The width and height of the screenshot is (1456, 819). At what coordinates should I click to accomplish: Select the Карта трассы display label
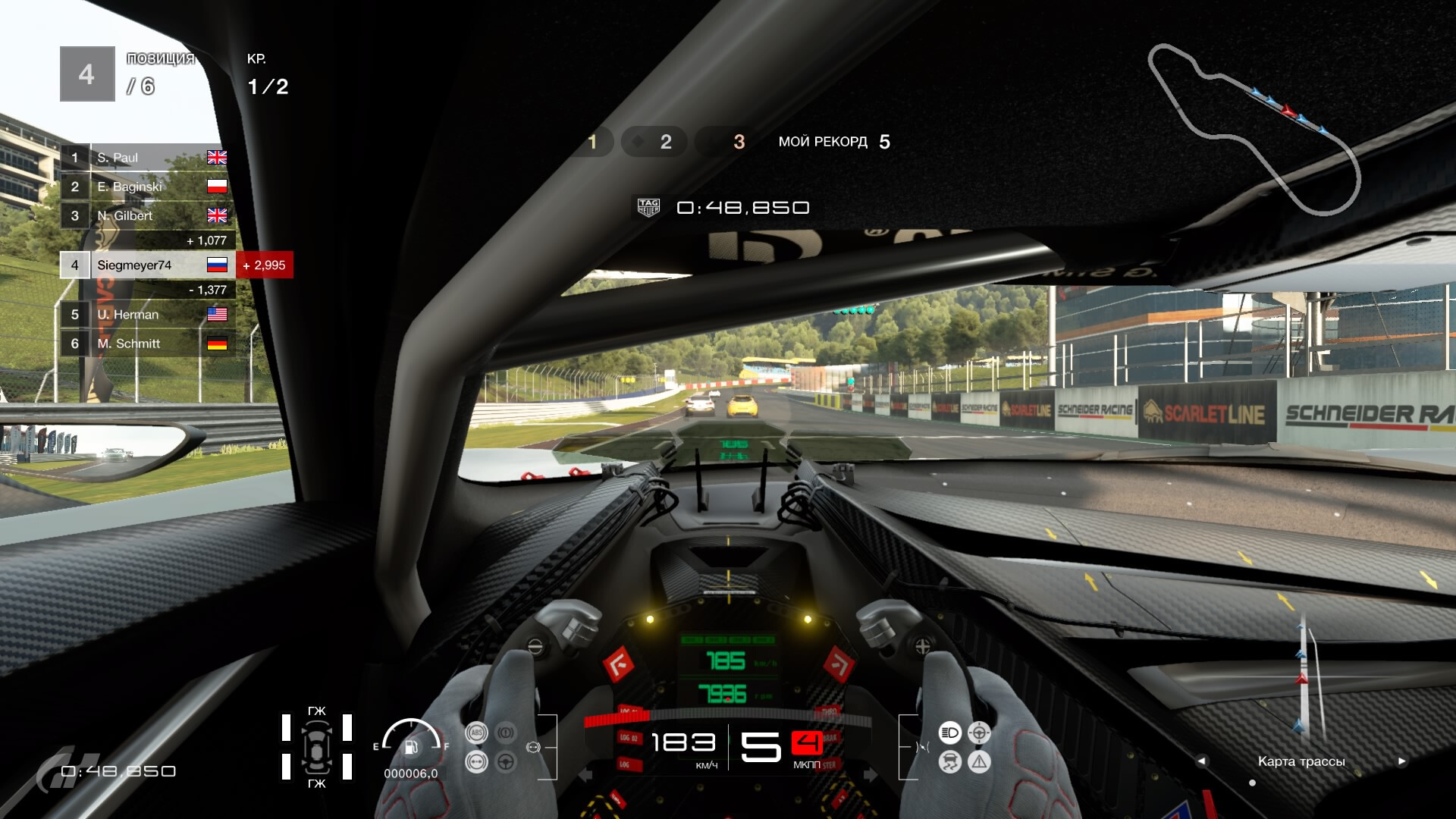click(x=1301, y=761)
